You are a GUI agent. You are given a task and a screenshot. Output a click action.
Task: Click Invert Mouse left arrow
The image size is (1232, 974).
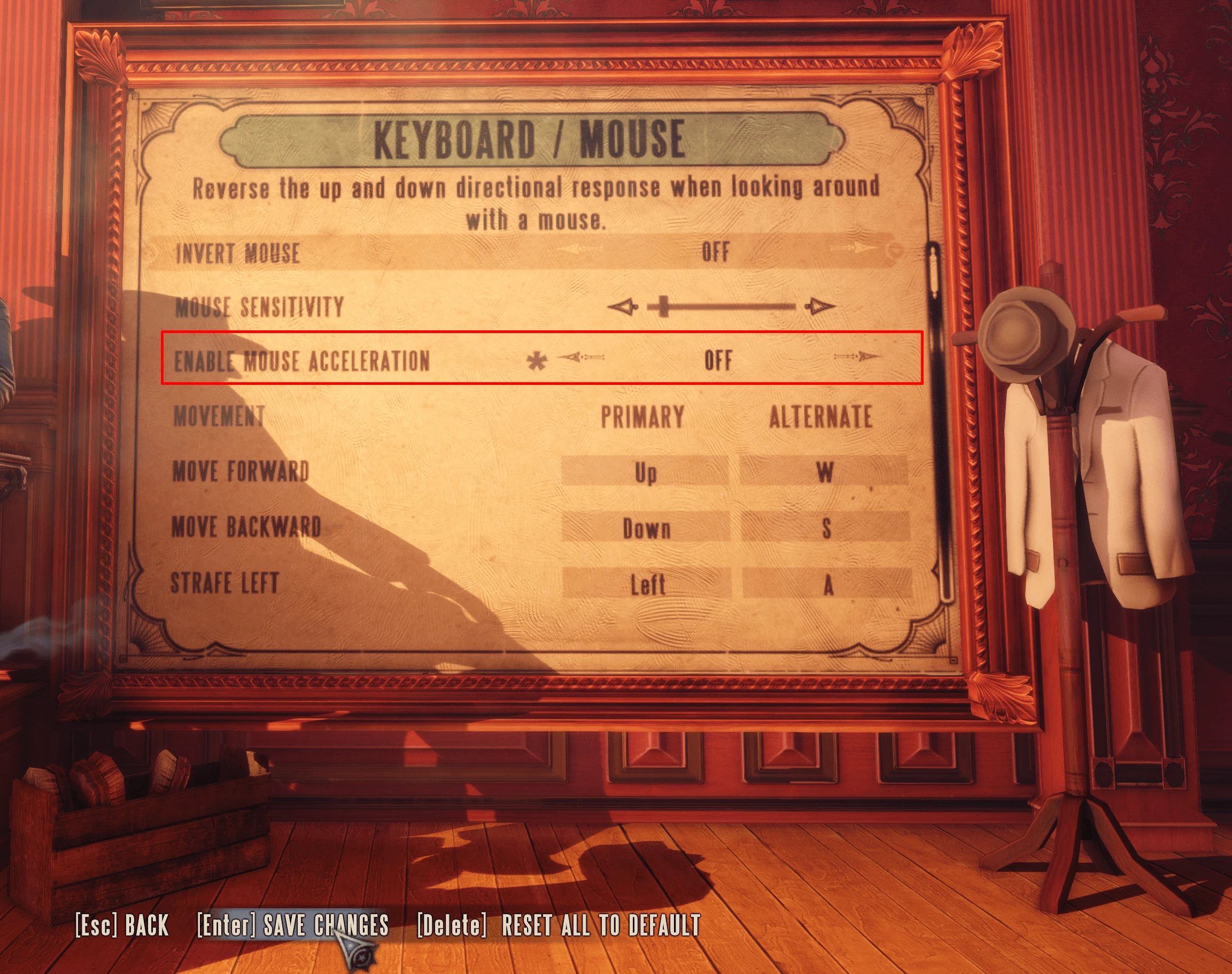[576, 250]
